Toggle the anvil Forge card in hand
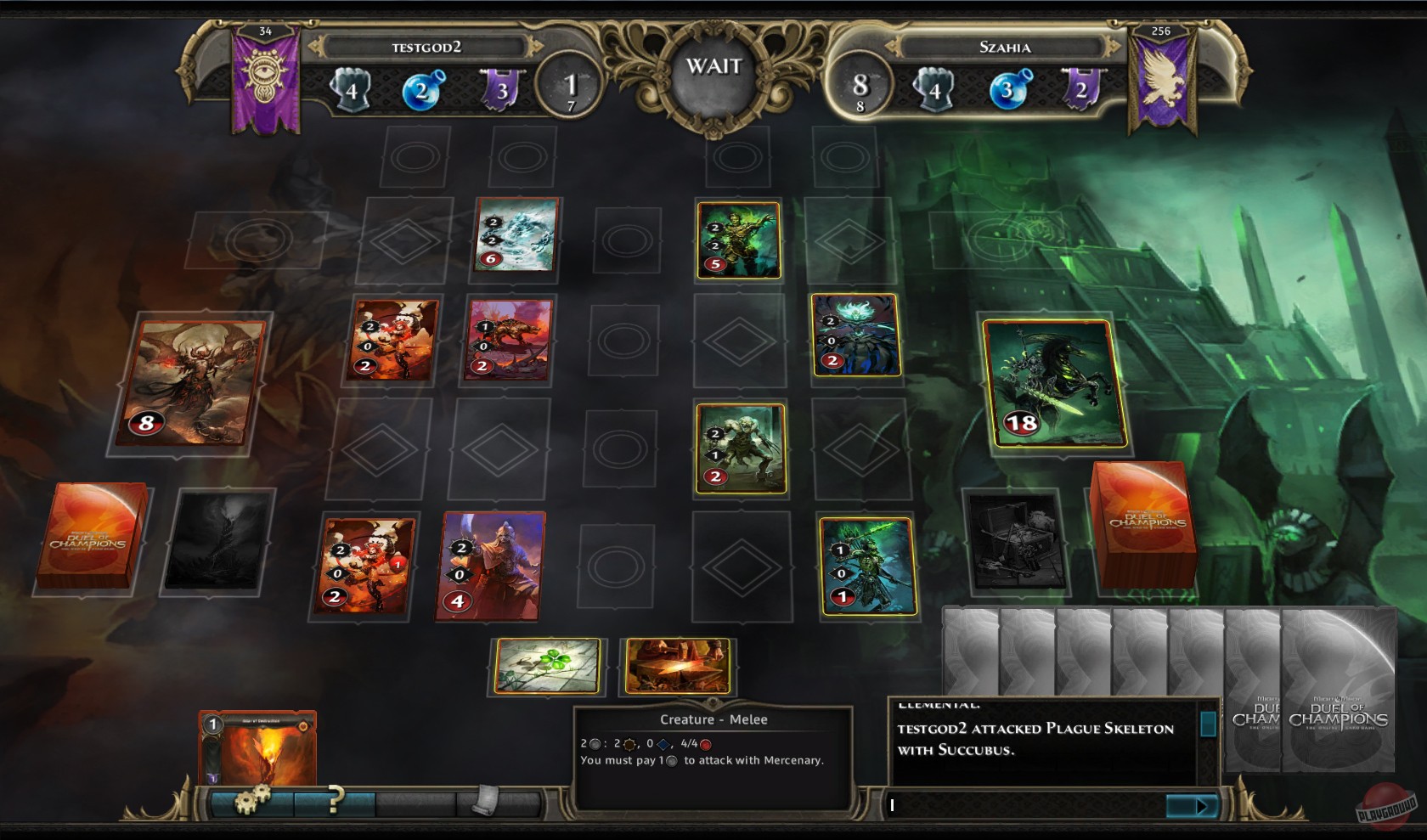The width and height of the screenshot is (1427, 840). point(679,667)
